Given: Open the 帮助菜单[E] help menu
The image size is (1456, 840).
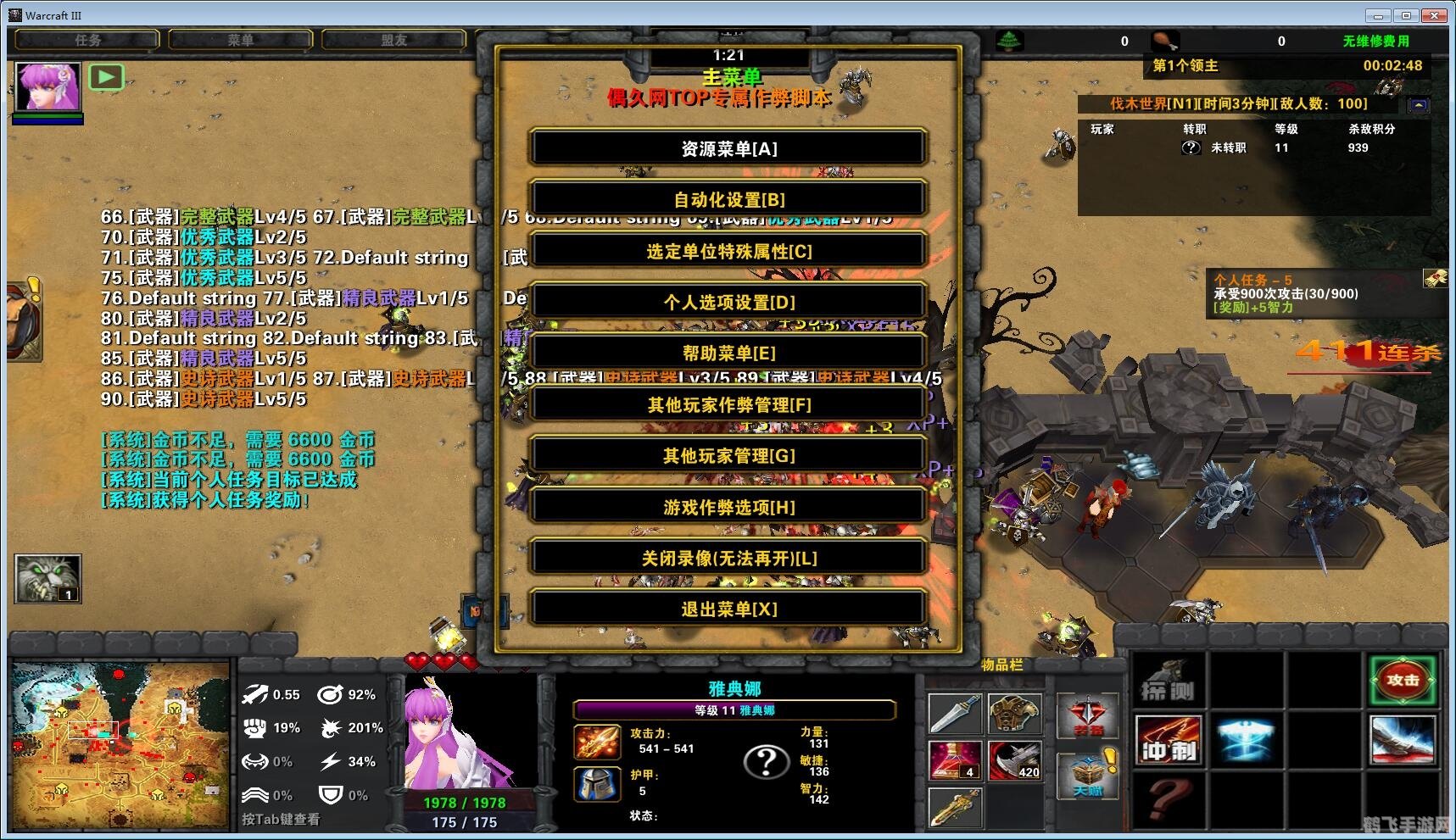Looking at the screenshot, I should click(728, 353).
